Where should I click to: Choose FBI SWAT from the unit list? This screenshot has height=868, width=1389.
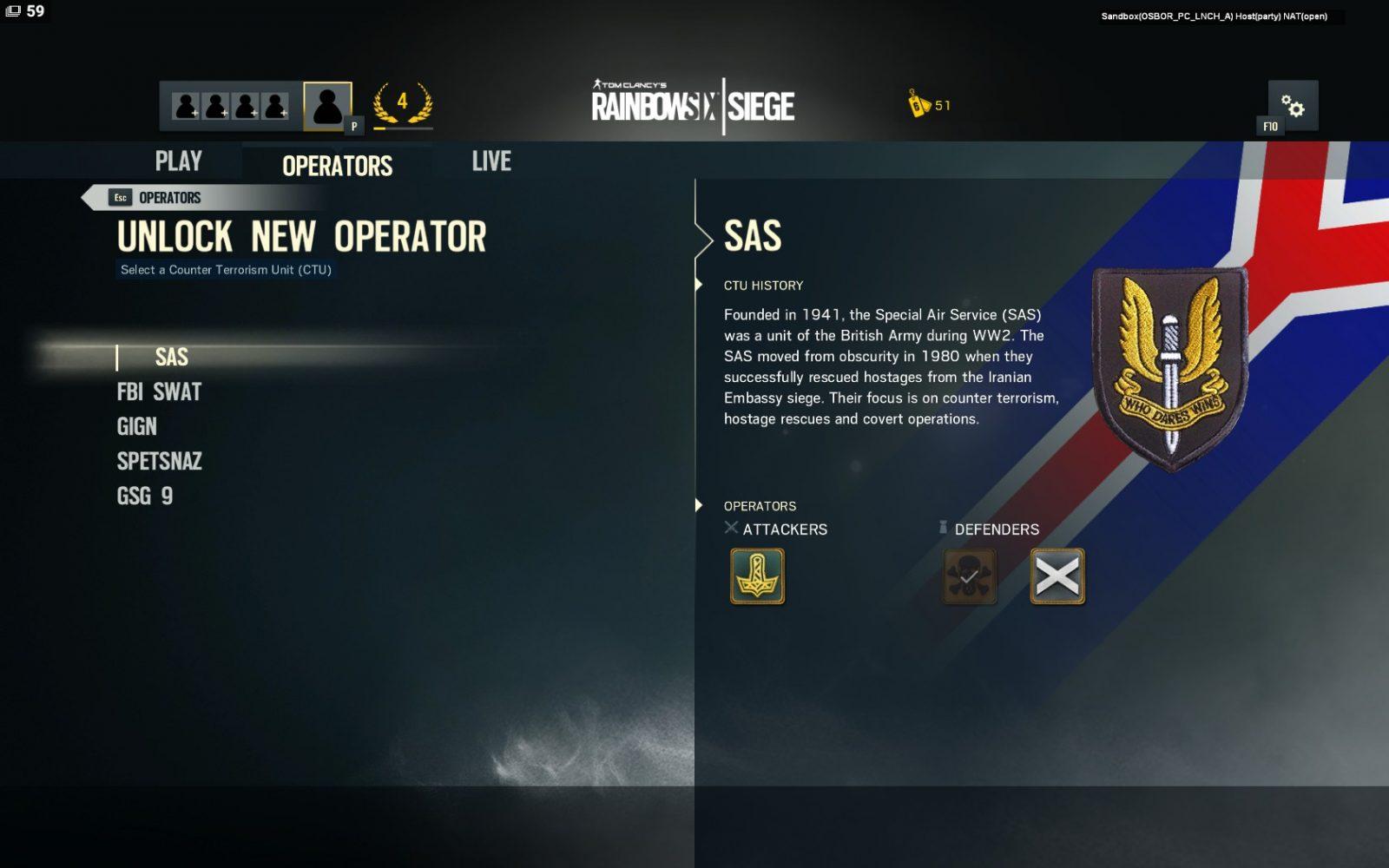pyautogui.click(x=159, y=392)
